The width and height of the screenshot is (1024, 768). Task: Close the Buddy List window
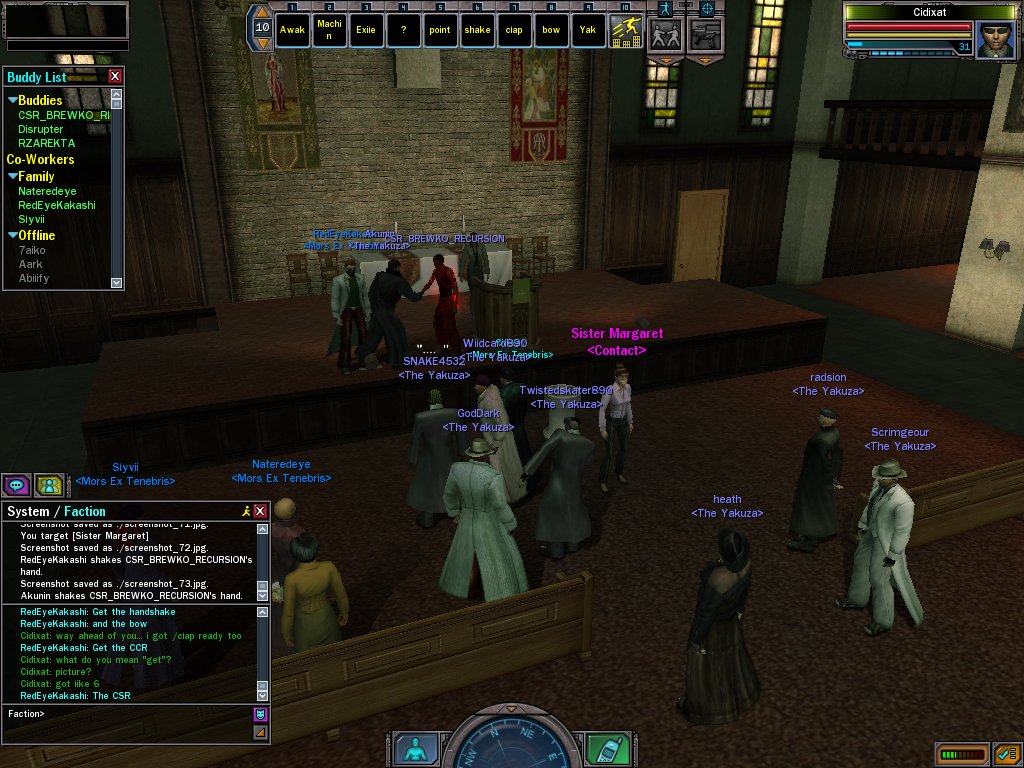tap(115, 76)
